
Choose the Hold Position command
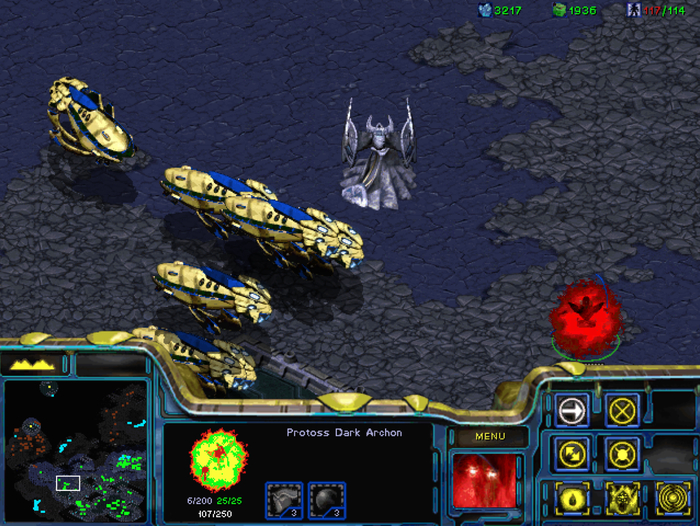click(623, 453)
